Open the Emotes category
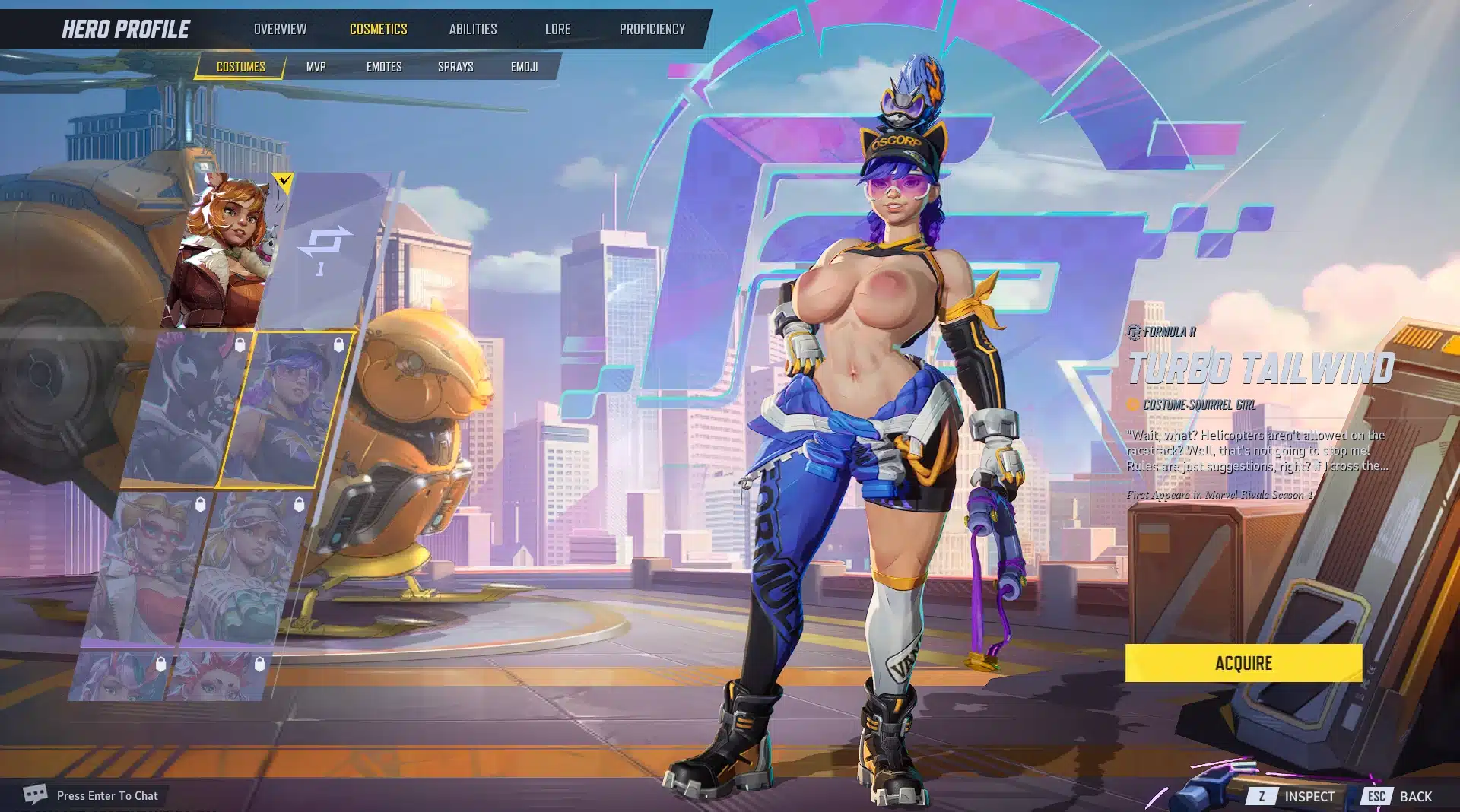This screenshot has height=812, width=1460. [384, 67]
